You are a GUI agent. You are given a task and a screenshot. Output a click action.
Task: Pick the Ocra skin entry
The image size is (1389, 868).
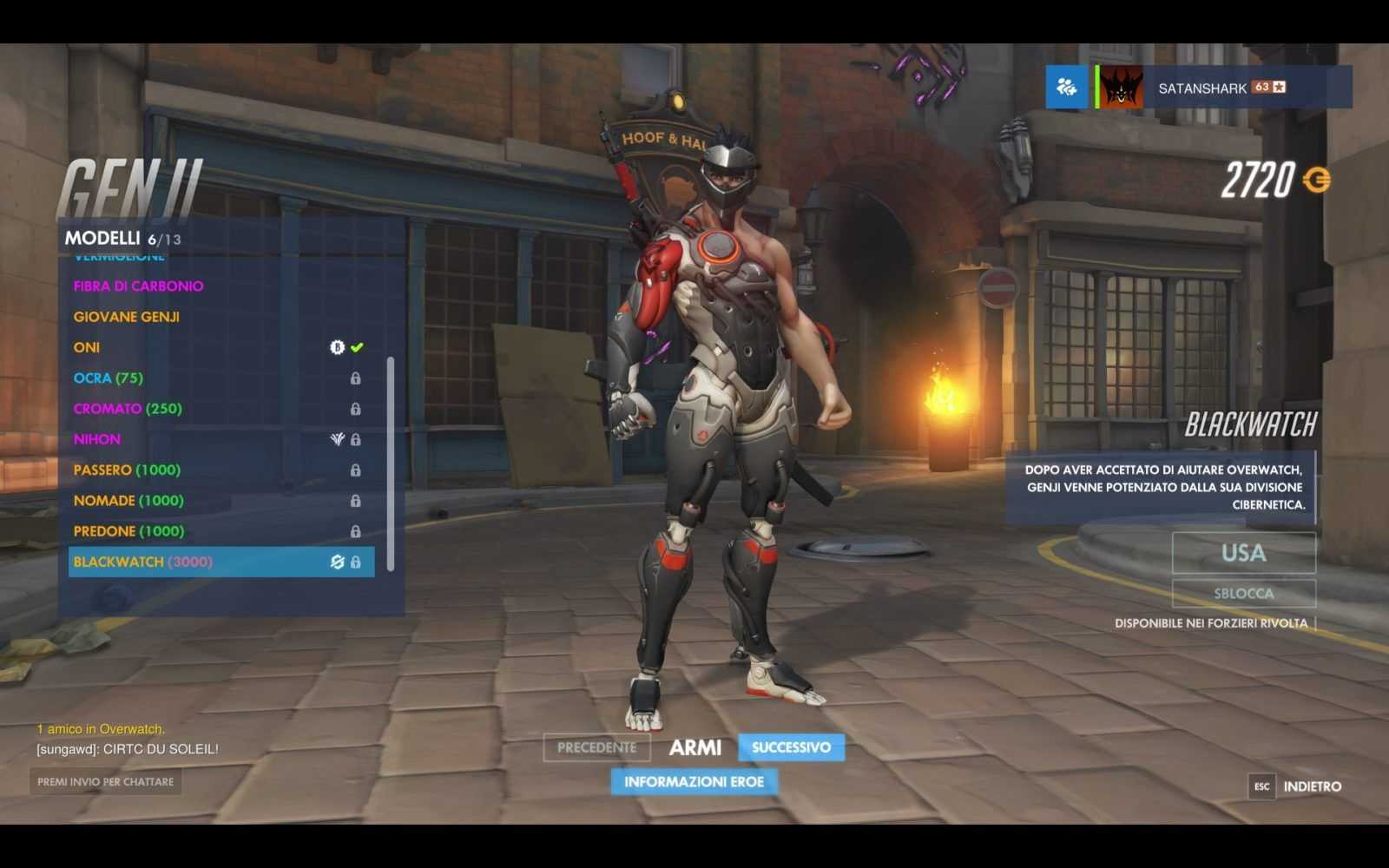109,378
